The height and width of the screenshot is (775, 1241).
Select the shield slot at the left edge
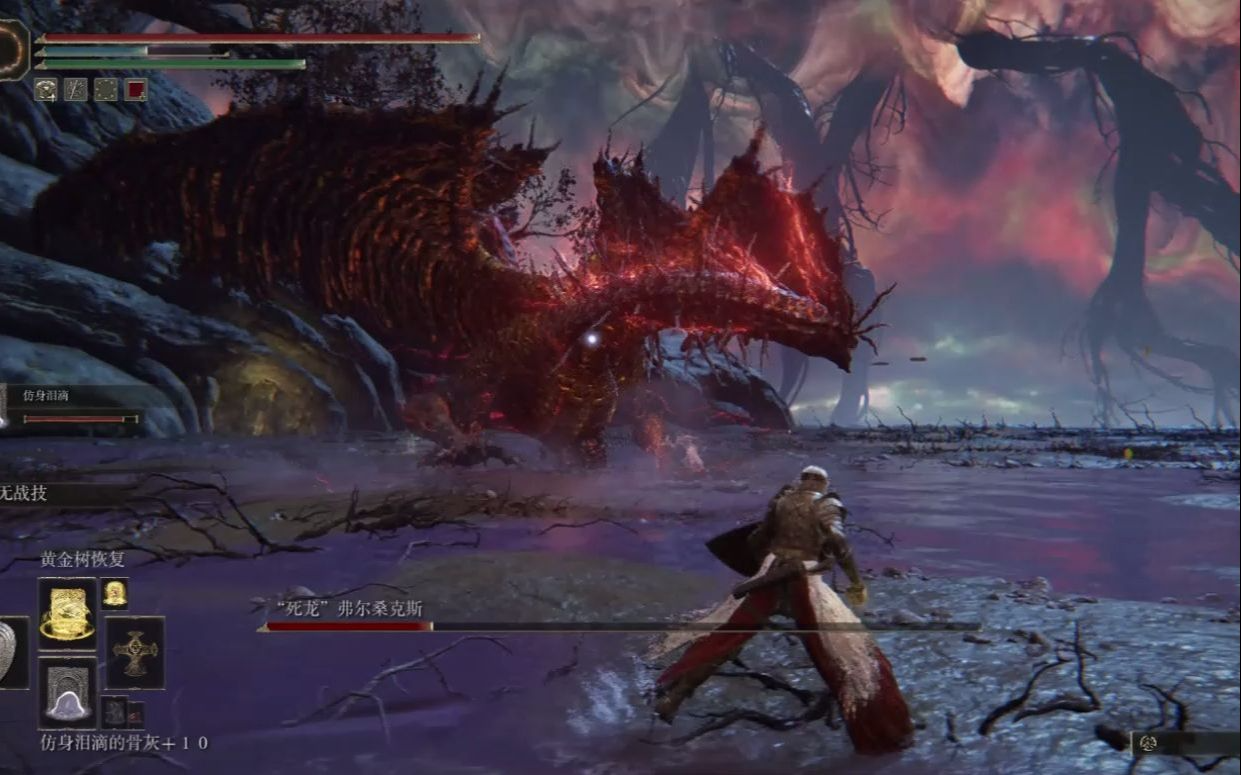[12, 653]
